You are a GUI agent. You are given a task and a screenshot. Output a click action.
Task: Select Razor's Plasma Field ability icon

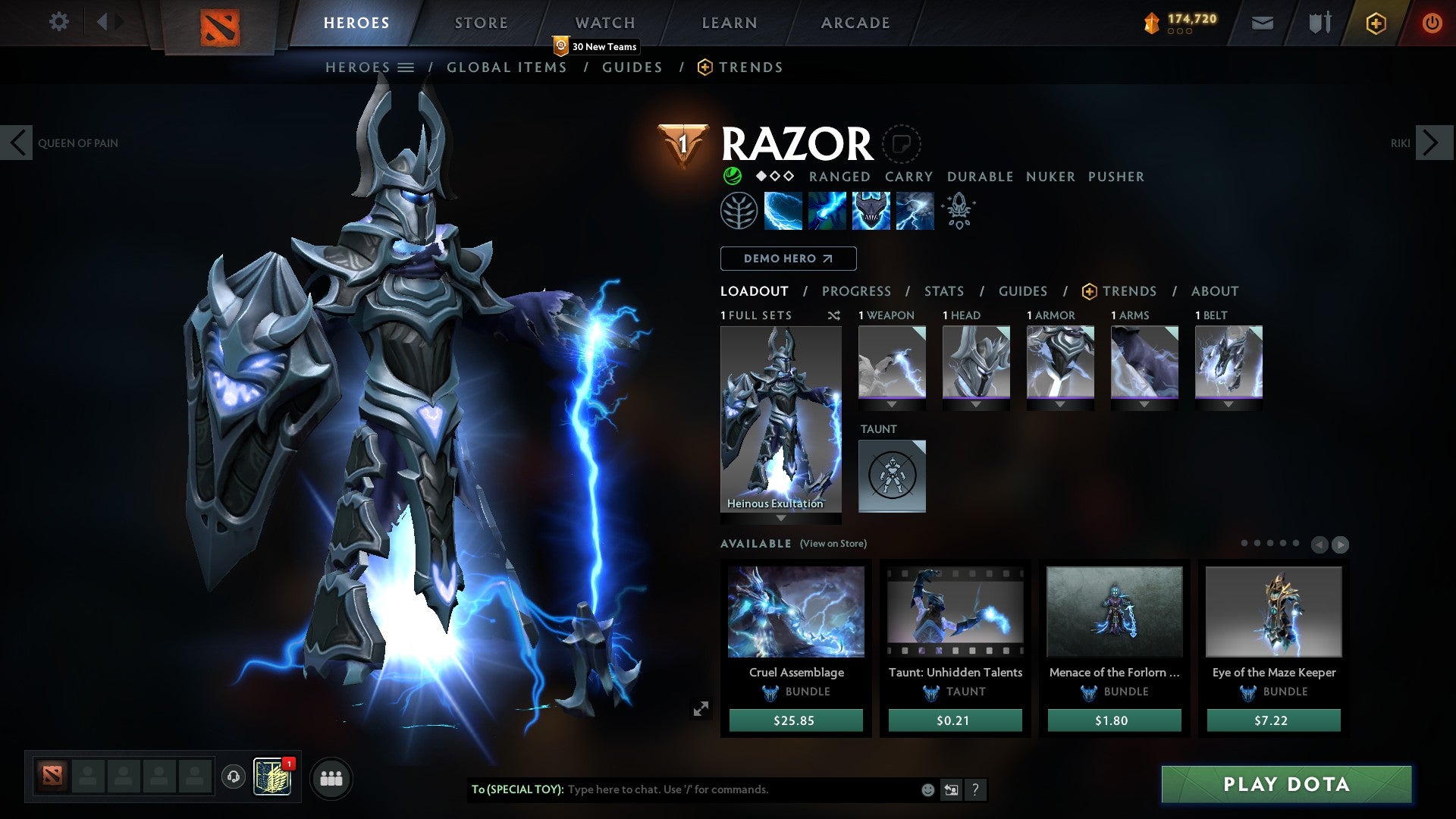tap(782, 210)
